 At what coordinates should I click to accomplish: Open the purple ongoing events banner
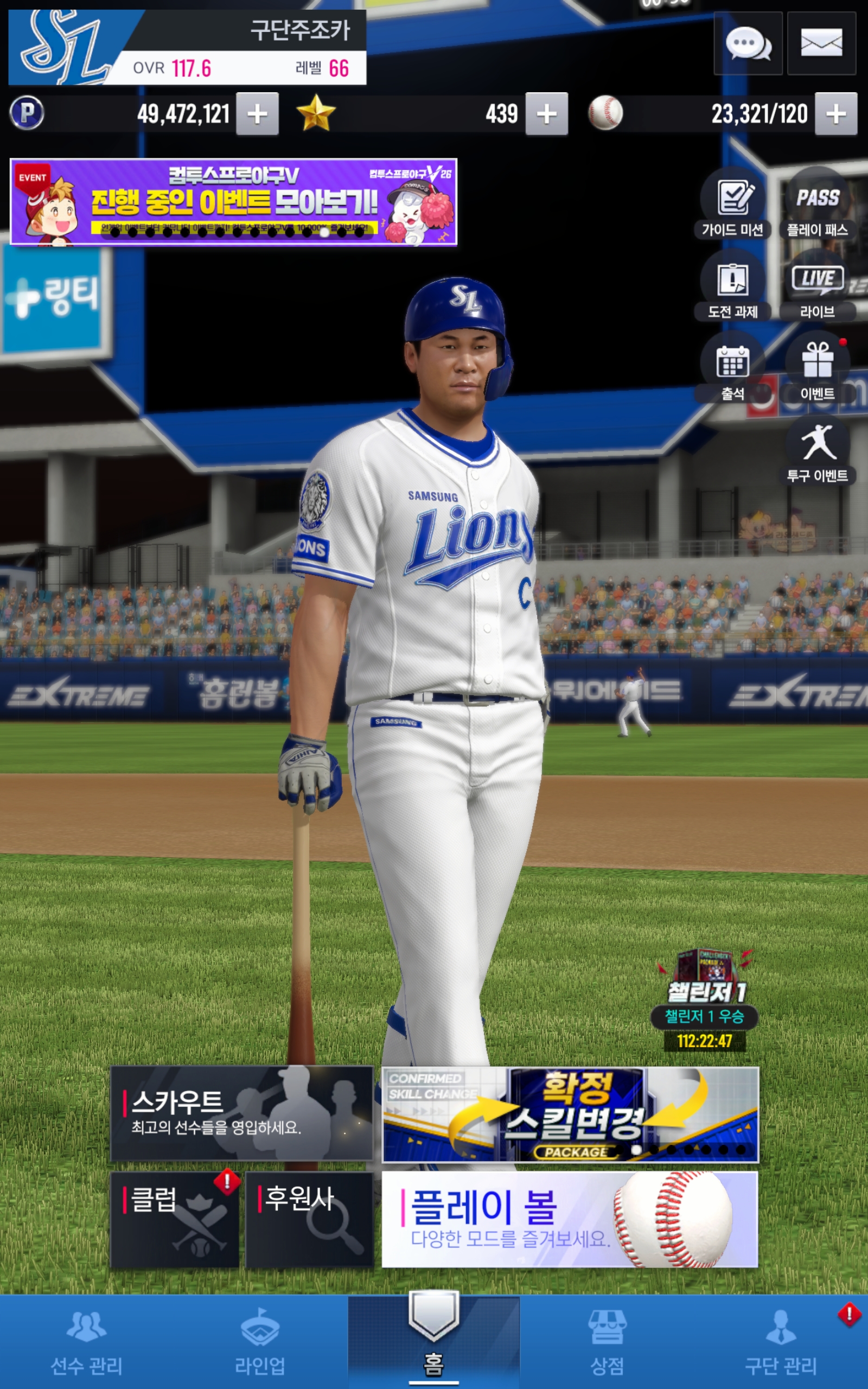[x=234, y=202]
